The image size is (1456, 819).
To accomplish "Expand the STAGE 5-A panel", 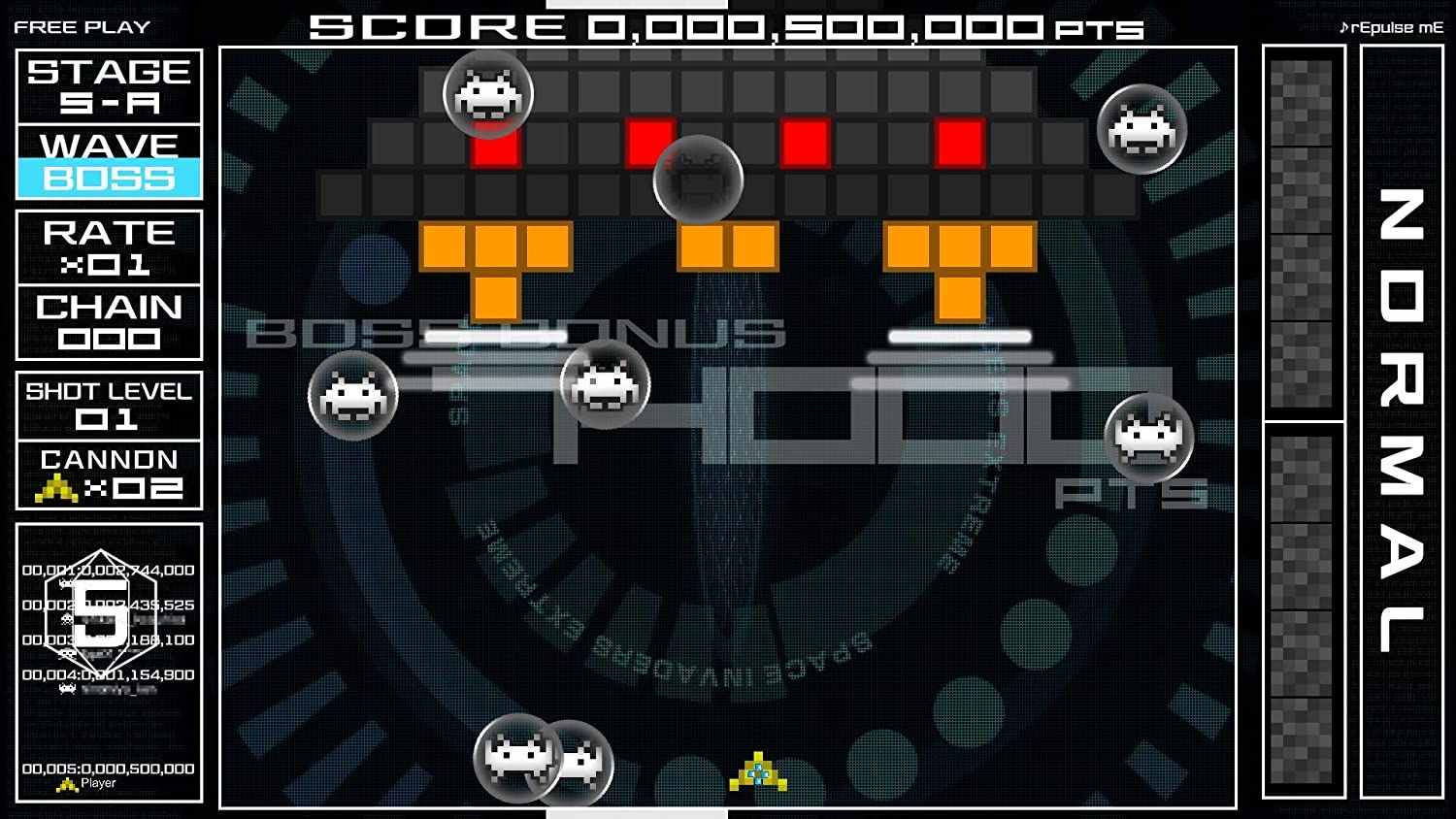I will click(109, 85).
